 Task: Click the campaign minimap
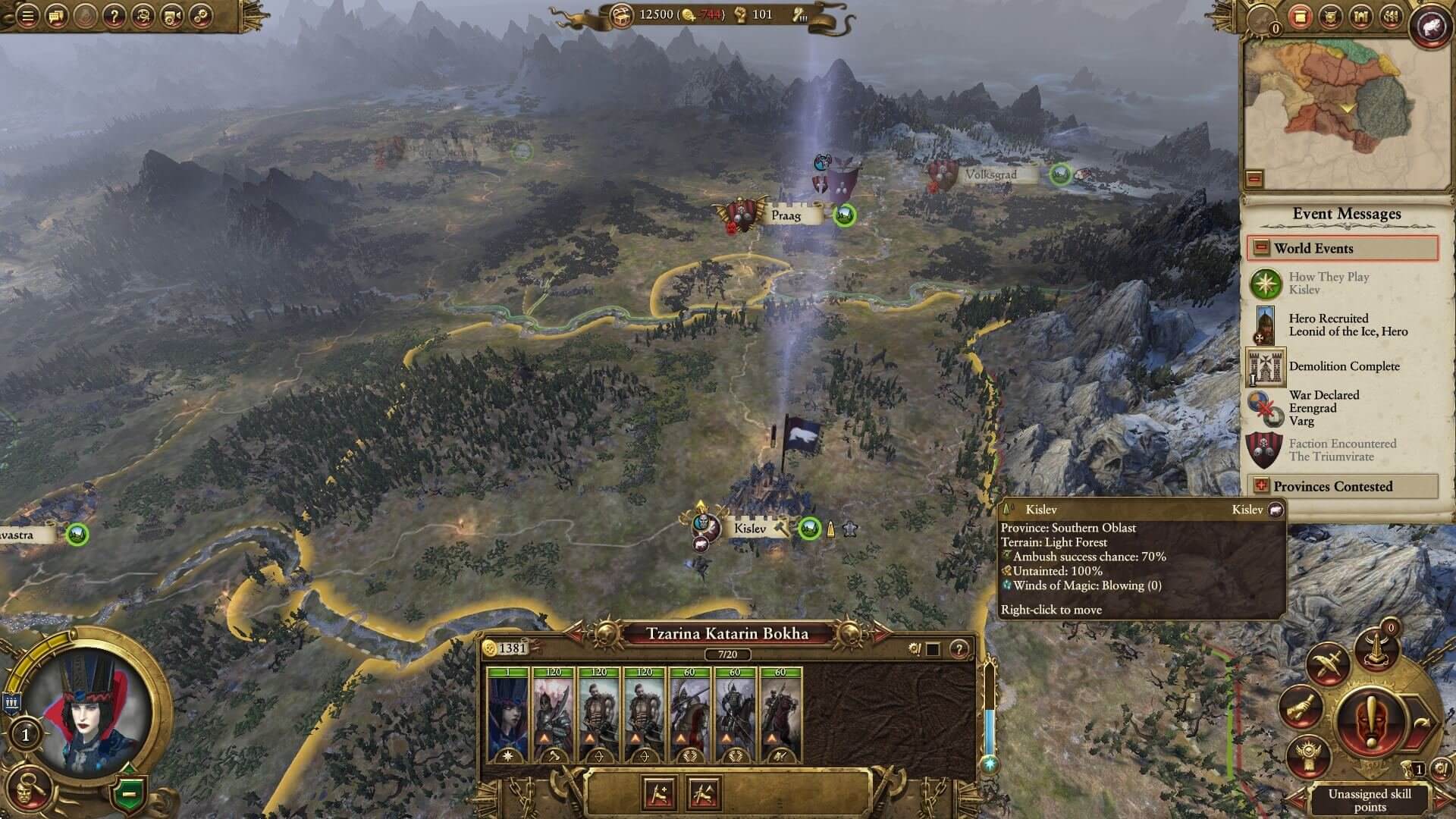click(x=1346, y=106)
